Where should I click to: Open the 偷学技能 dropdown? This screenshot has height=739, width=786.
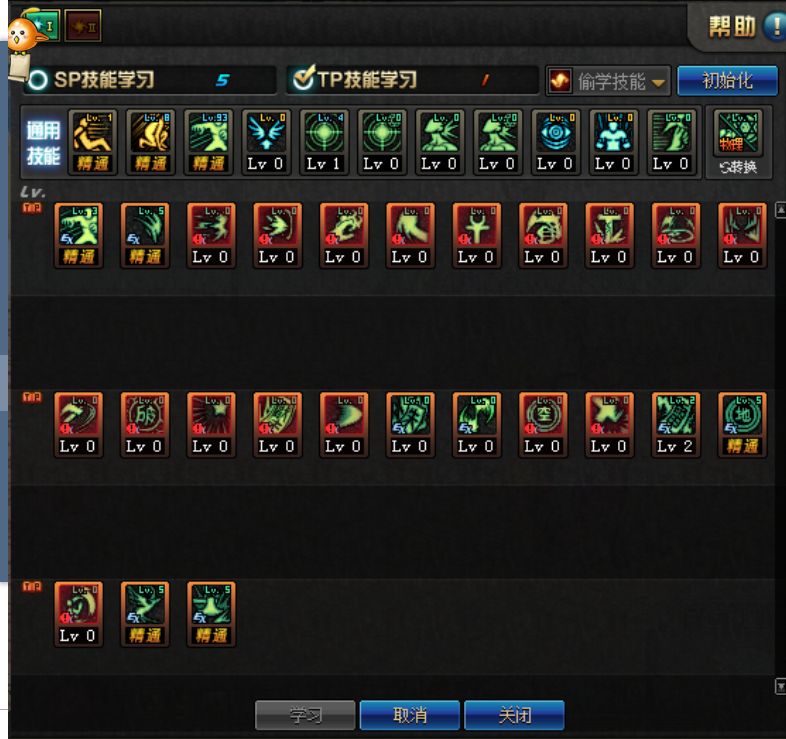609,82
